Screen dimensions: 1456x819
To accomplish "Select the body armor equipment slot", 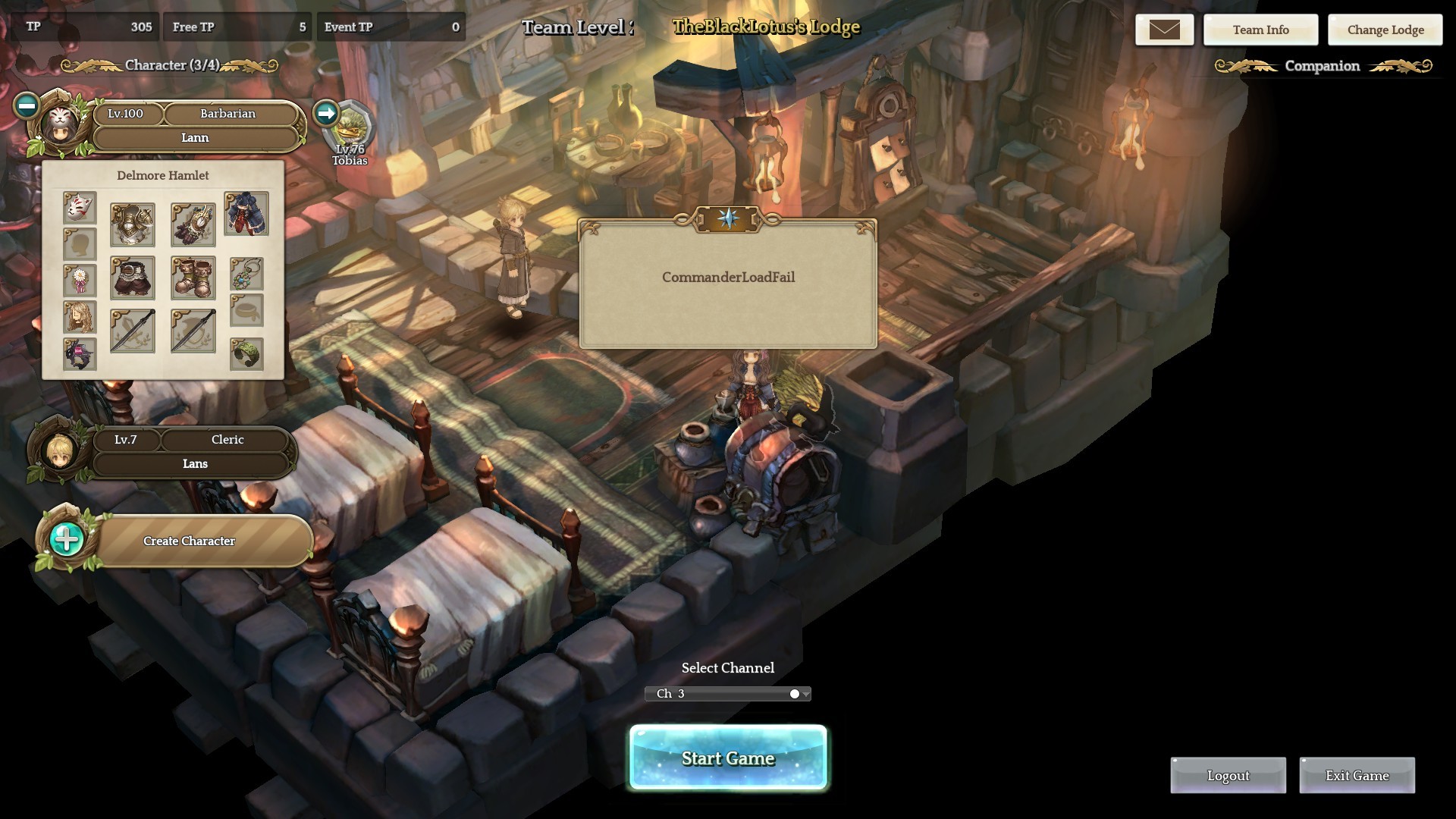I will pos(133,224).
